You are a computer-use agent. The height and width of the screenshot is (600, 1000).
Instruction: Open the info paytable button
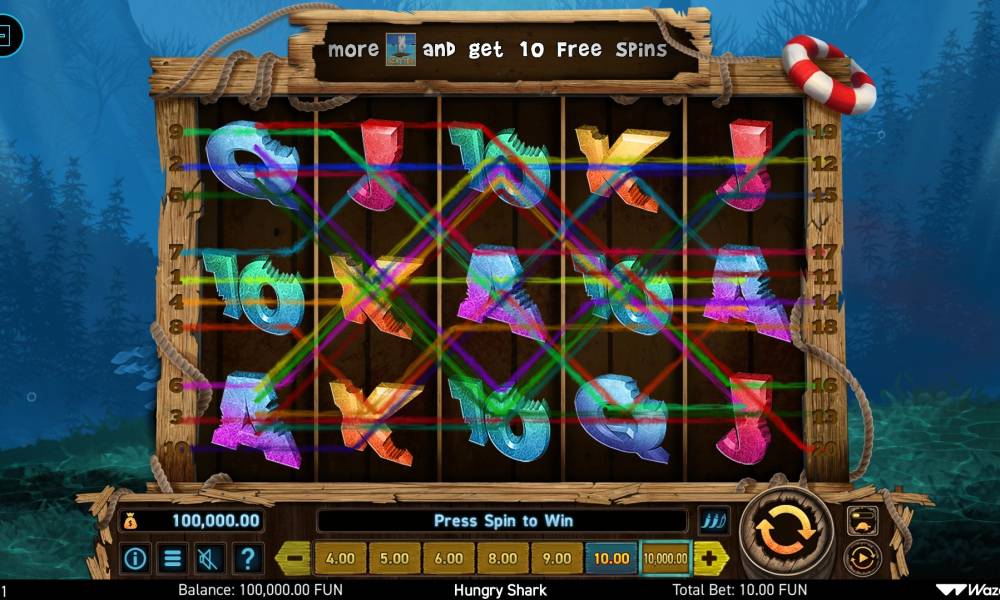tap(135, 558)
